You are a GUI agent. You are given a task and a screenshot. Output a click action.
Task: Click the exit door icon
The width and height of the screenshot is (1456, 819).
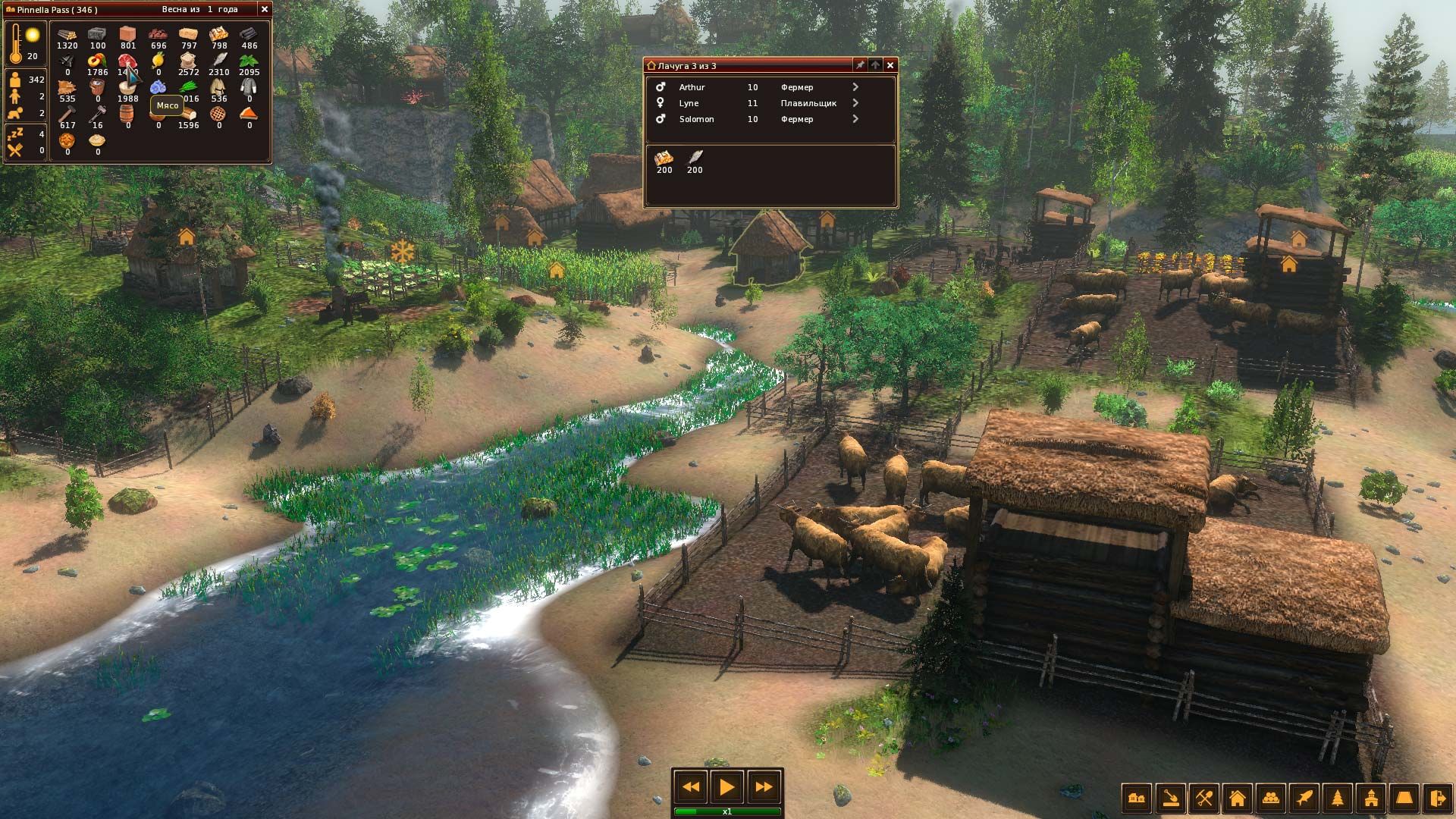pos(1437,798)
